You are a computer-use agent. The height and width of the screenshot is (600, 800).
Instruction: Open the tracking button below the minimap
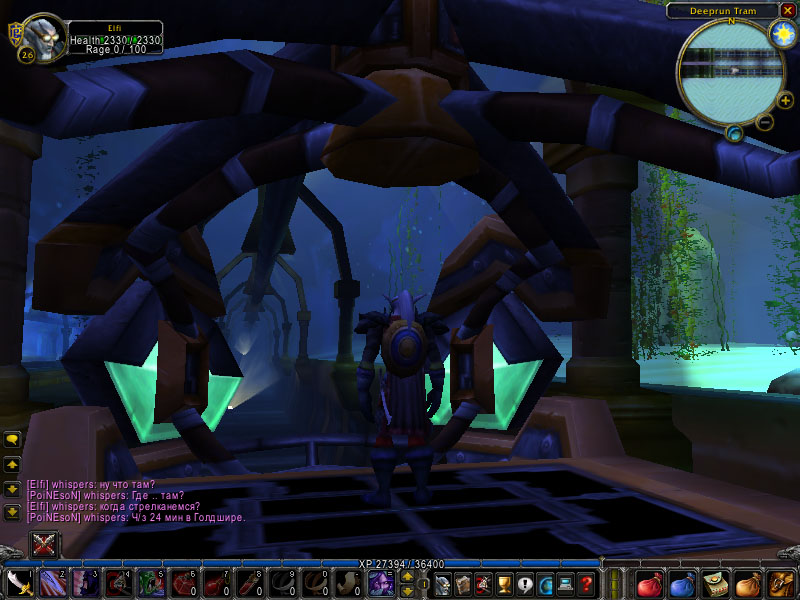[x=734, y=132]
